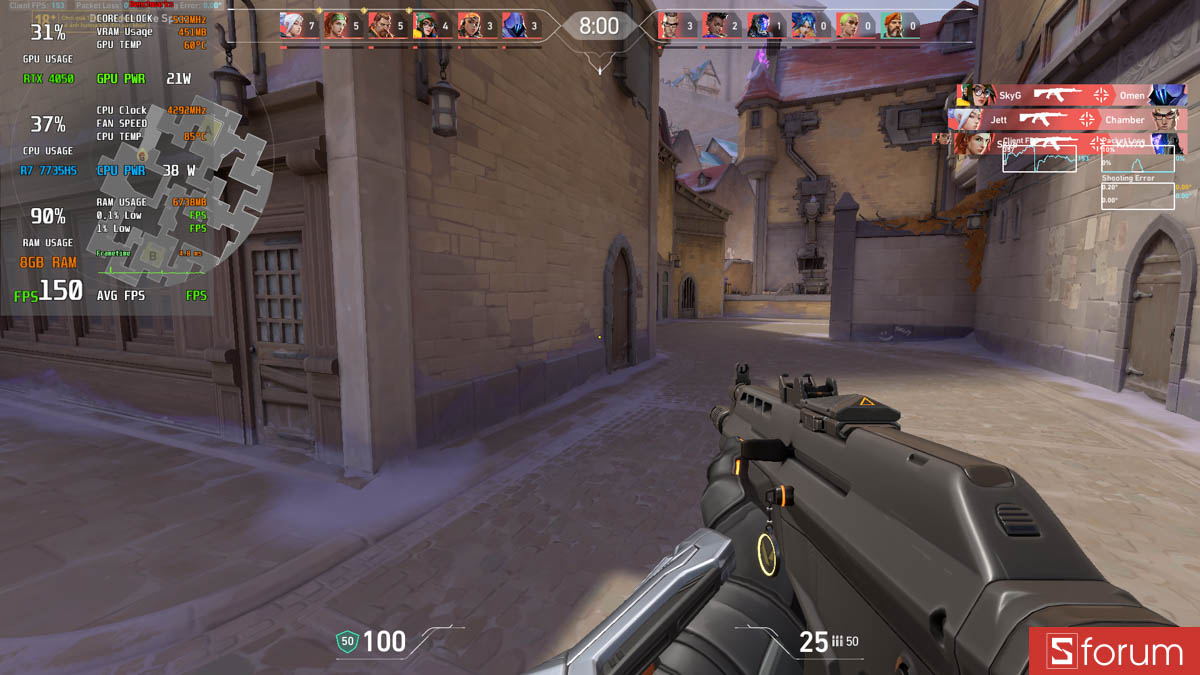Click the SkyG killed Omen kill feed entry
Viewport: 1200px width, 675px height.
coord(1071,95)
